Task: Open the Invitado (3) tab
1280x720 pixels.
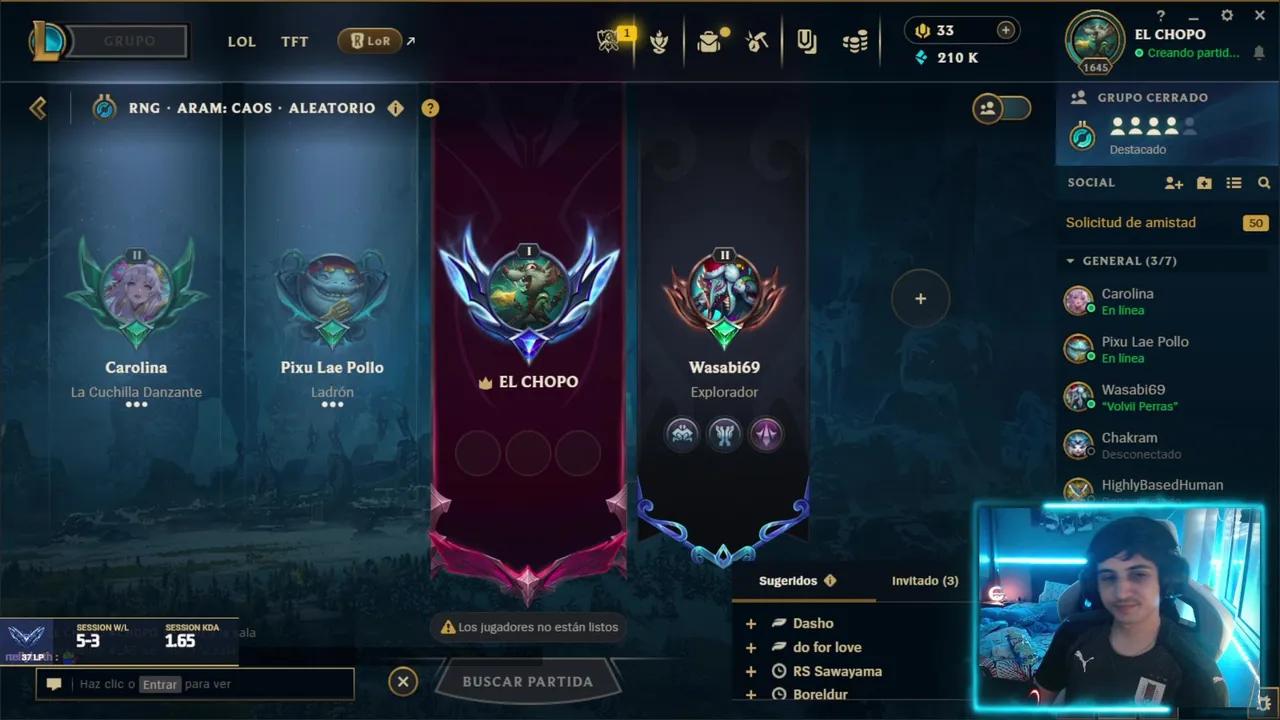Action: (923, 580)
